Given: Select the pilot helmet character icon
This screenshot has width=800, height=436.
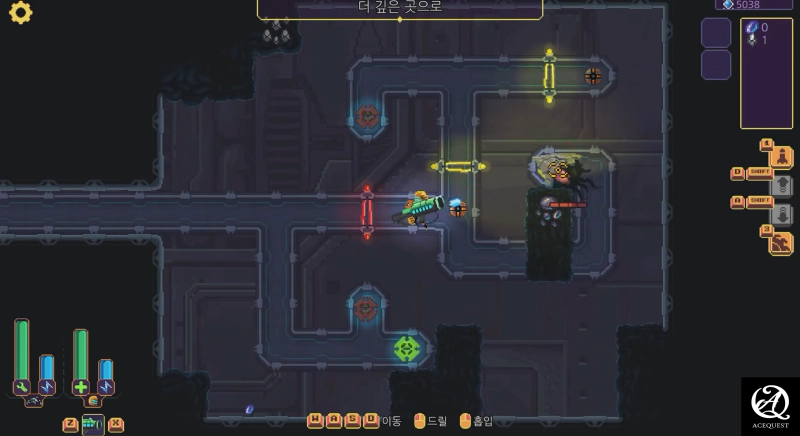Looking at the screenshot, I should click(93, 402).
